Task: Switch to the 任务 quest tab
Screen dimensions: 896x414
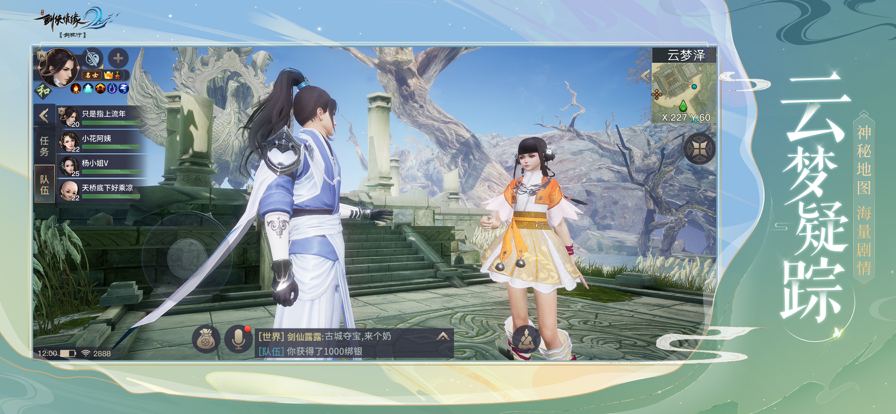Action: [x=44, y=146]
